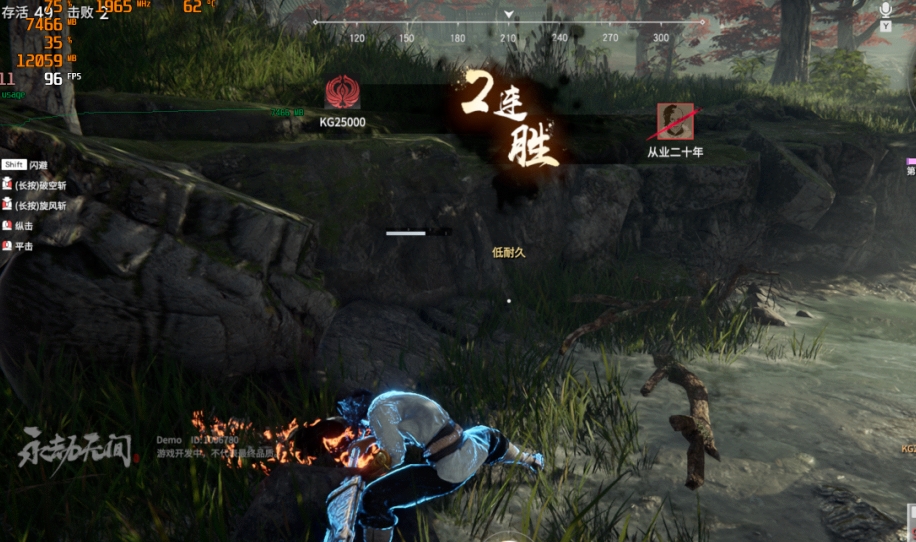Screen dimensions: 916x542
Task: Toggle the microphone voice chat icon
Action: pos(886,10)
